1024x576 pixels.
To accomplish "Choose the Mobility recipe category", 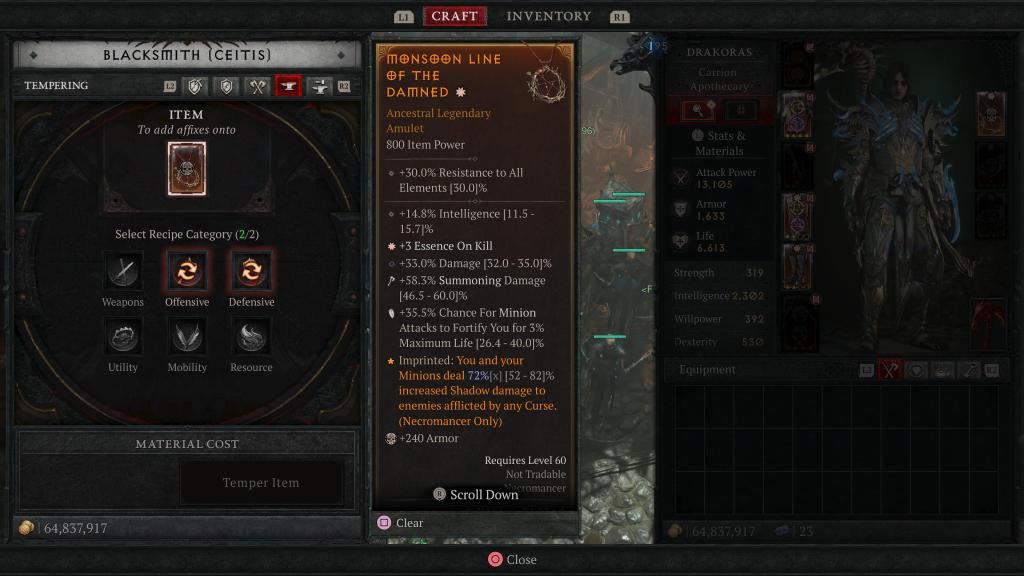I will click(x=187, y=336).
